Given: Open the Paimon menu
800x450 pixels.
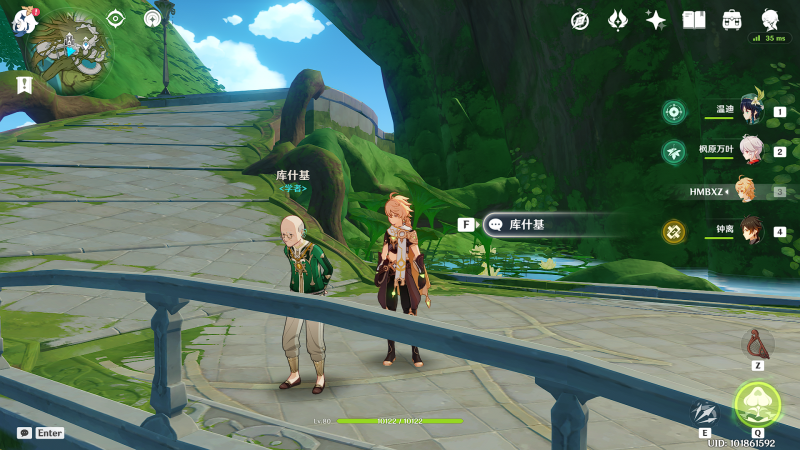Looking at the screenshot, I should click(22, 17).
